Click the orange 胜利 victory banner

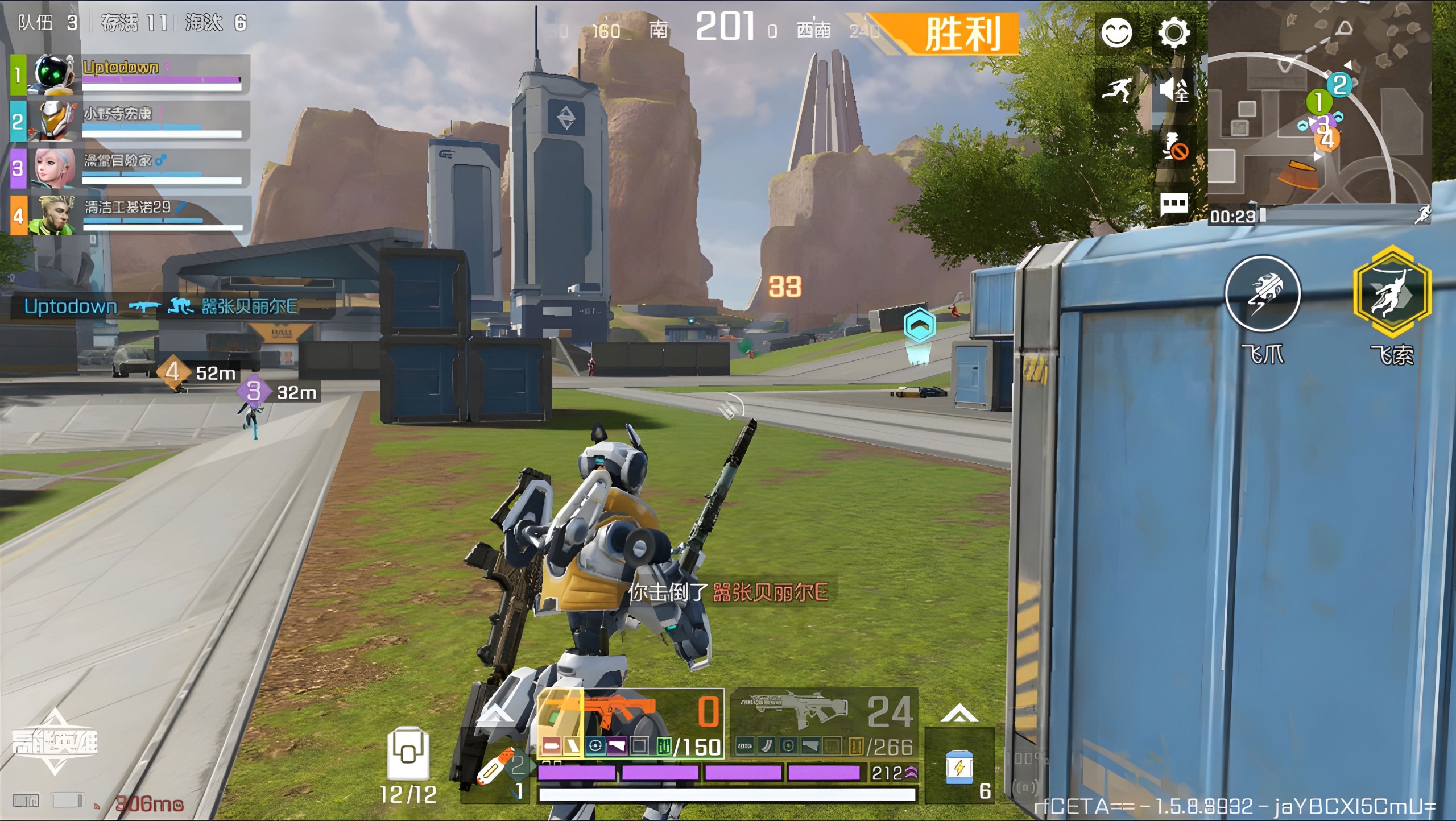tap(961, 34)
